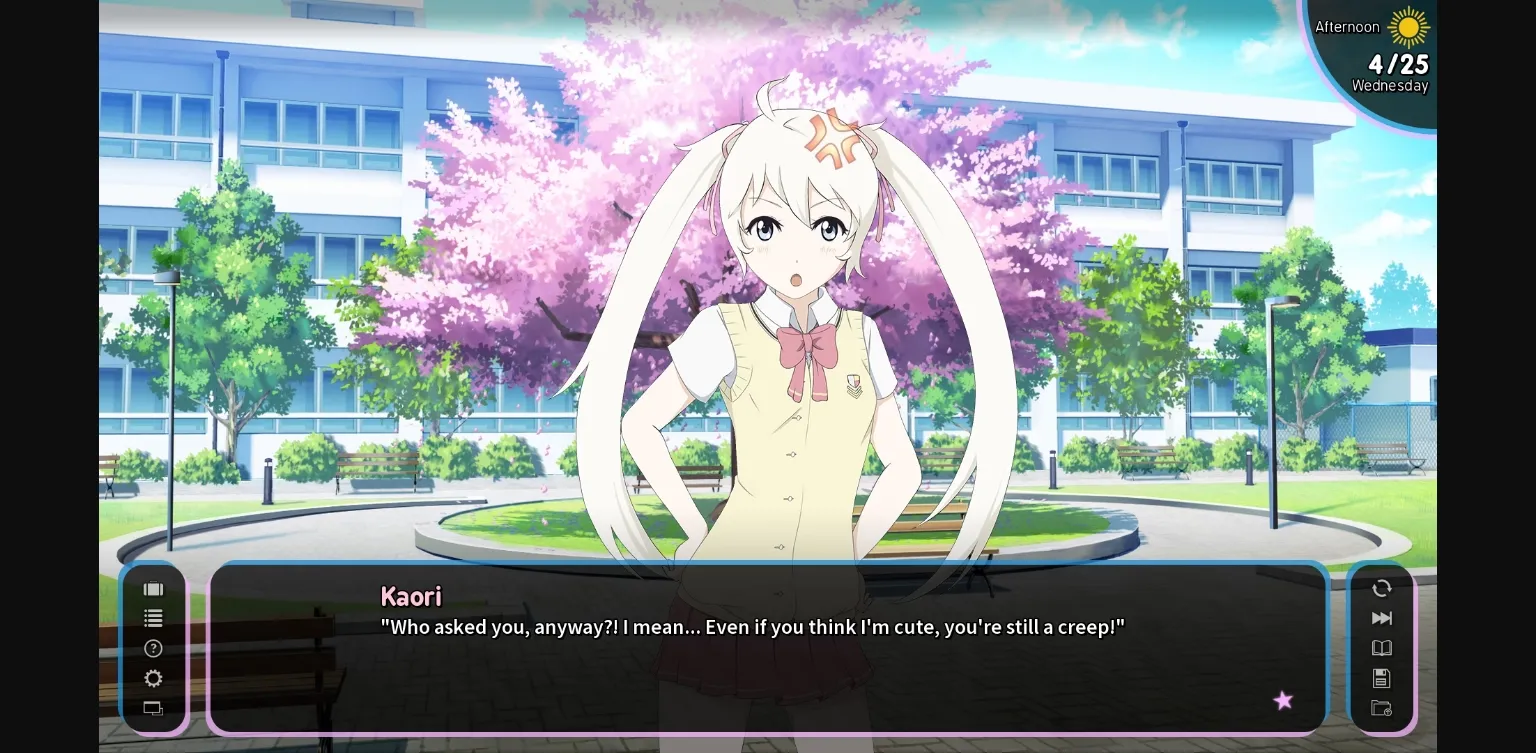Viewport: 1536px width, 753px height.
Task: Open the quick menu backlog lines icon
Action: pos(153,618)
